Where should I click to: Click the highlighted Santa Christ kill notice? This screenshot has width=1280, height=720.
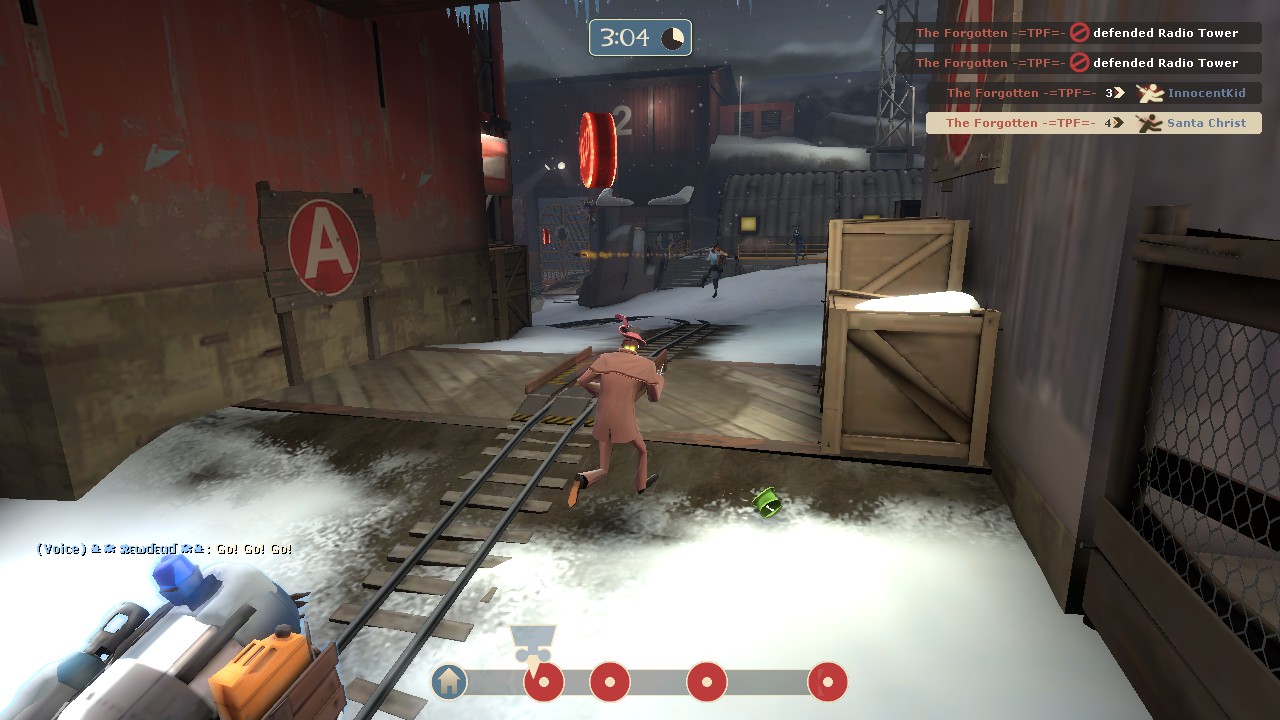[x=1093, y=123]
